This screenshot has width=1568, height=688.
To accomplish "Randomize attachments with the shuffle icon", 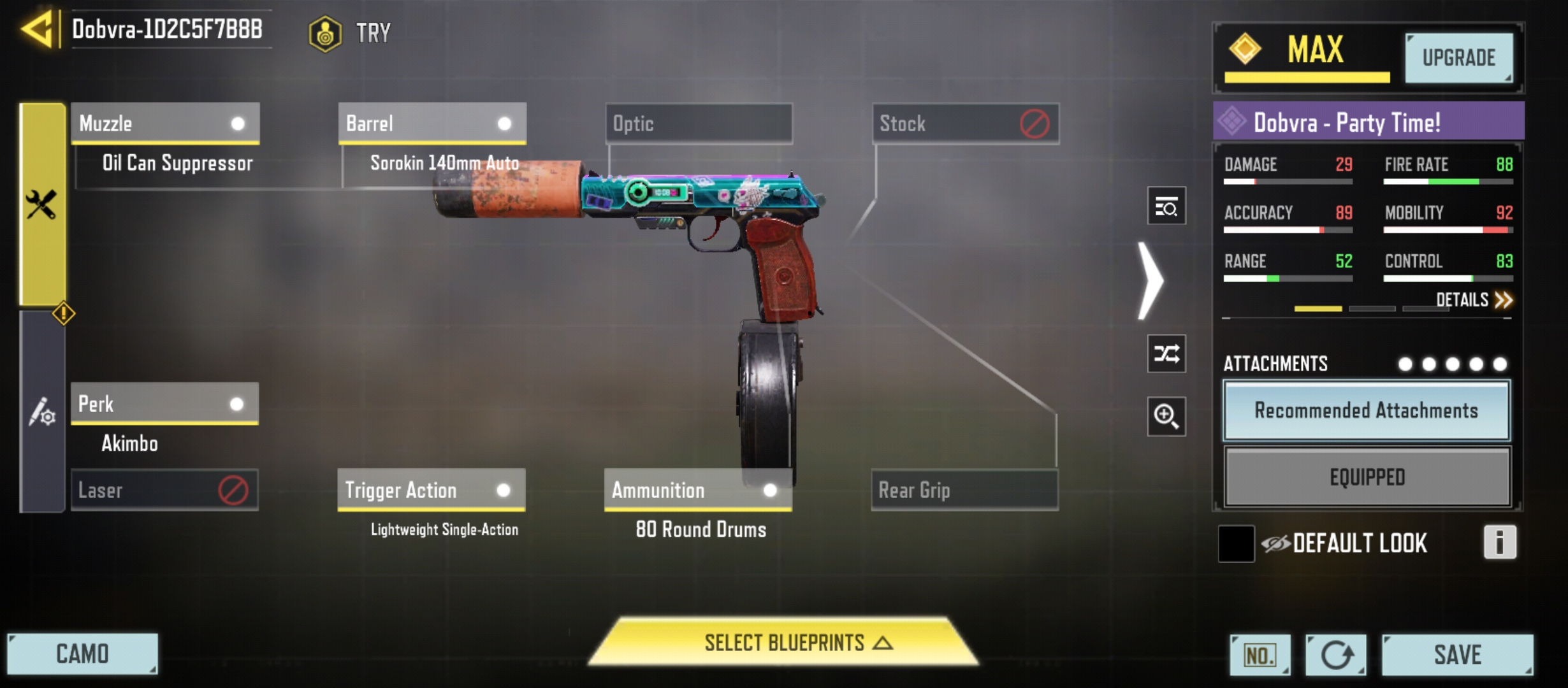I will (1166, 354).
